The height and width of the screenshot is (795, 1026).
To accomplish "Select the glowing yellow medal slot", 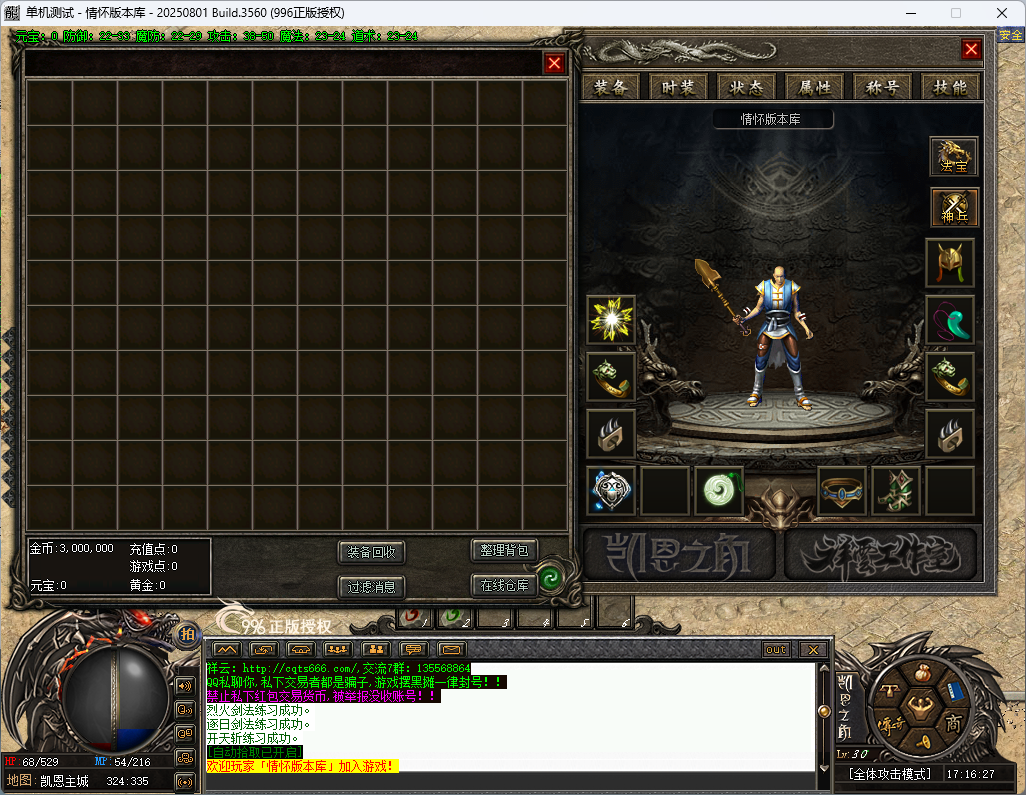I will point(611,320).
